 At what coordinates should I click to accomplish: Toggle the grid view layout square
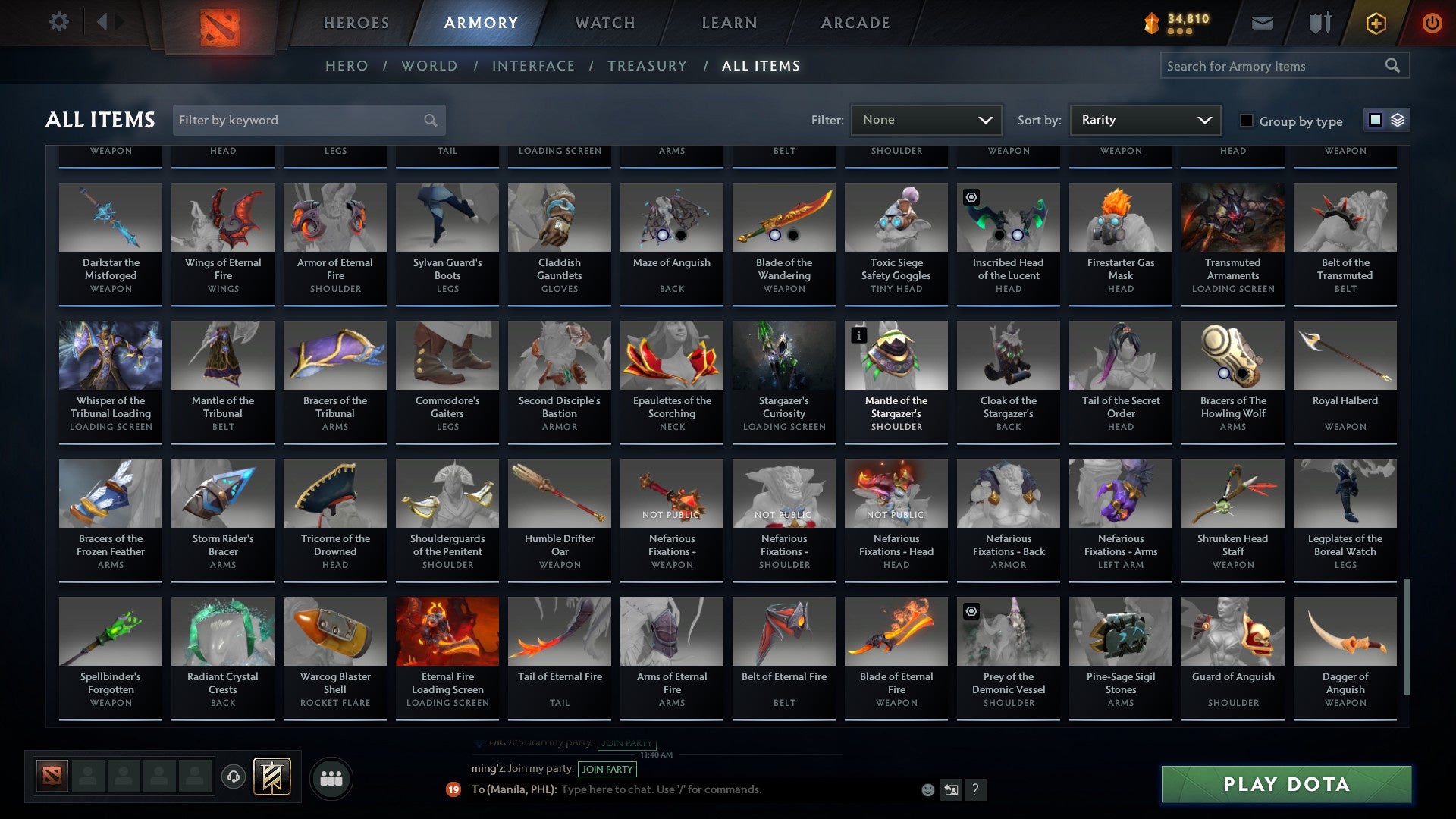[x=1375, y=120]
